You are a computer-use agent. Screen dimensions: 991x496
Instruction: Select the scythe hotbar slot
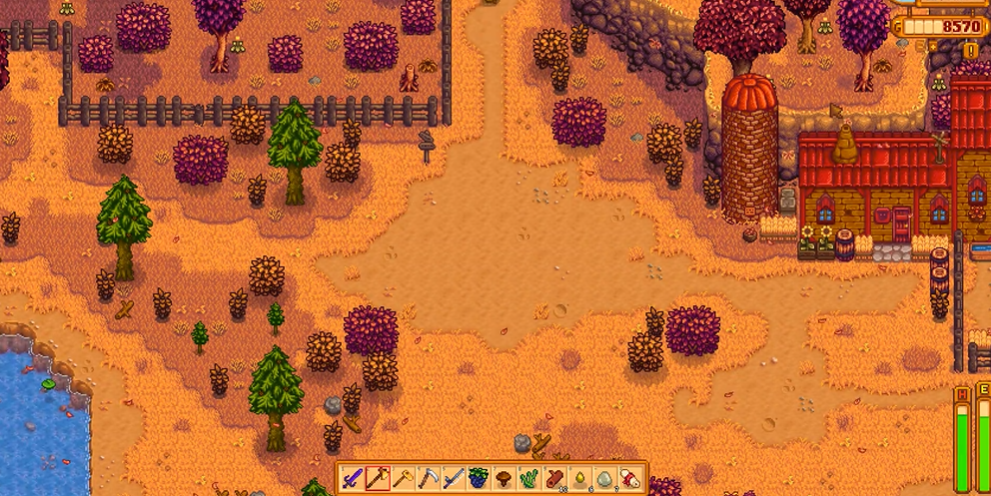428,478
